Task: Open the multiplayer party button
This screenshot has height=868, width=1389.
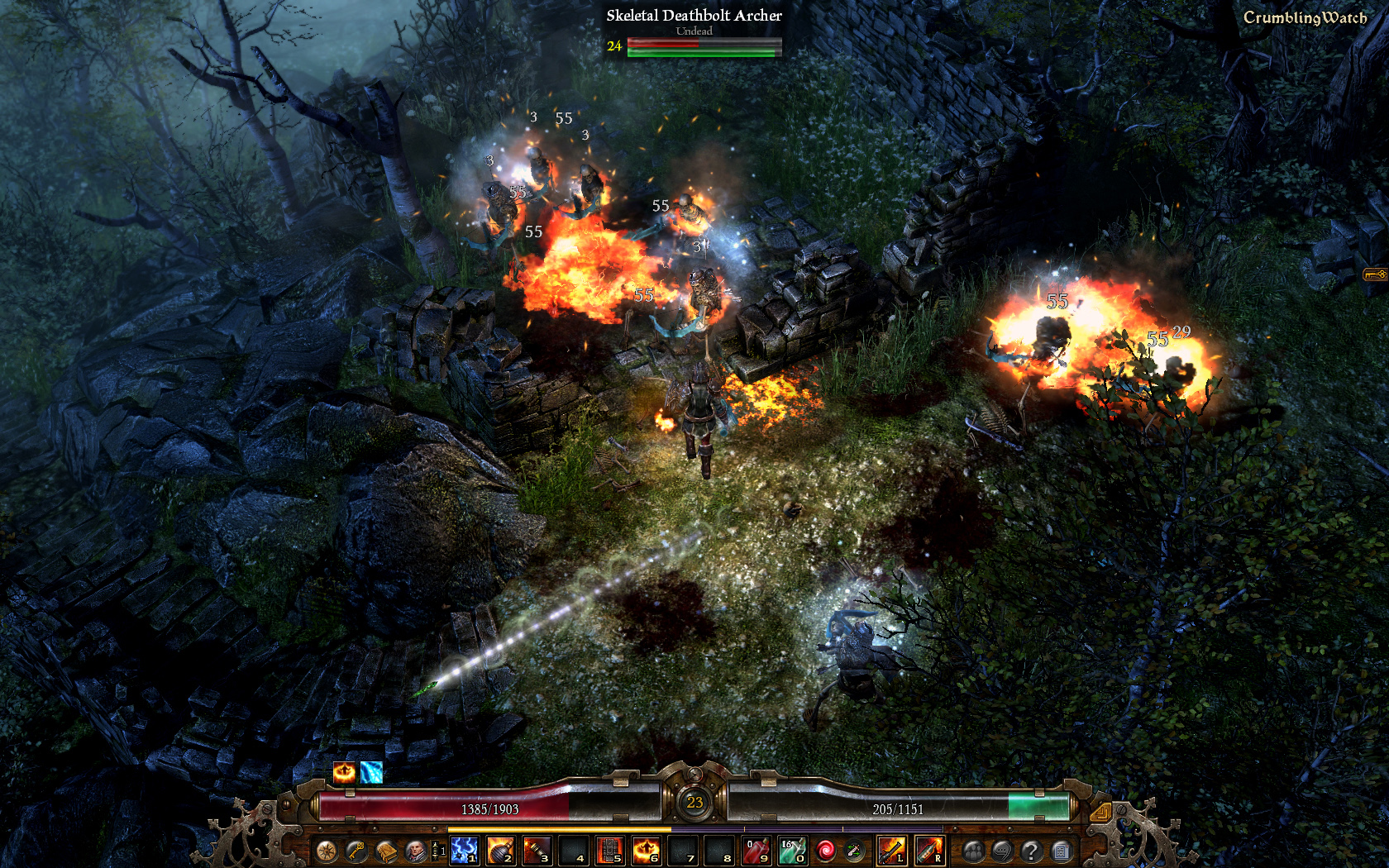Action: pyautogui.click(x=973, y=851)
